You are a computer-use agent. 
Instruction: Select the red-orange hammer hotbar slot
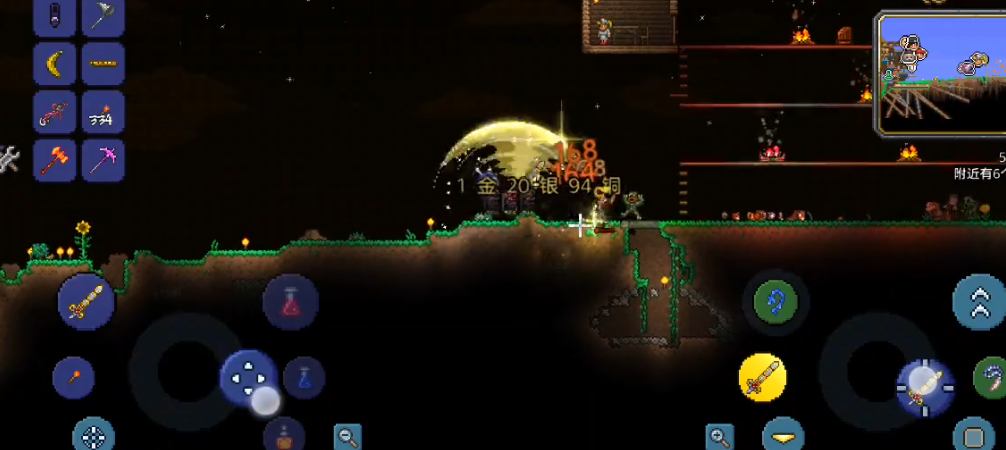(x=54, y=159)
